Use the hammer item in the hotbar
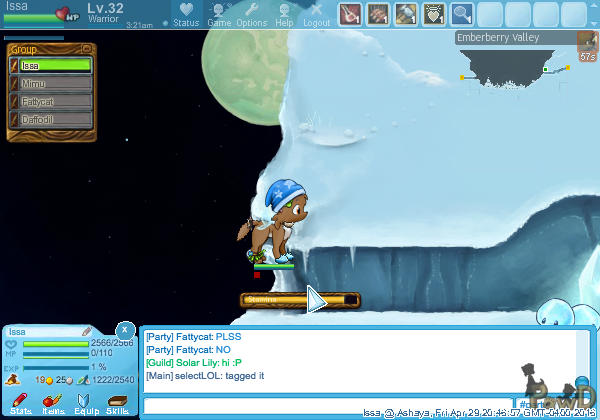 tap(406, 14)
